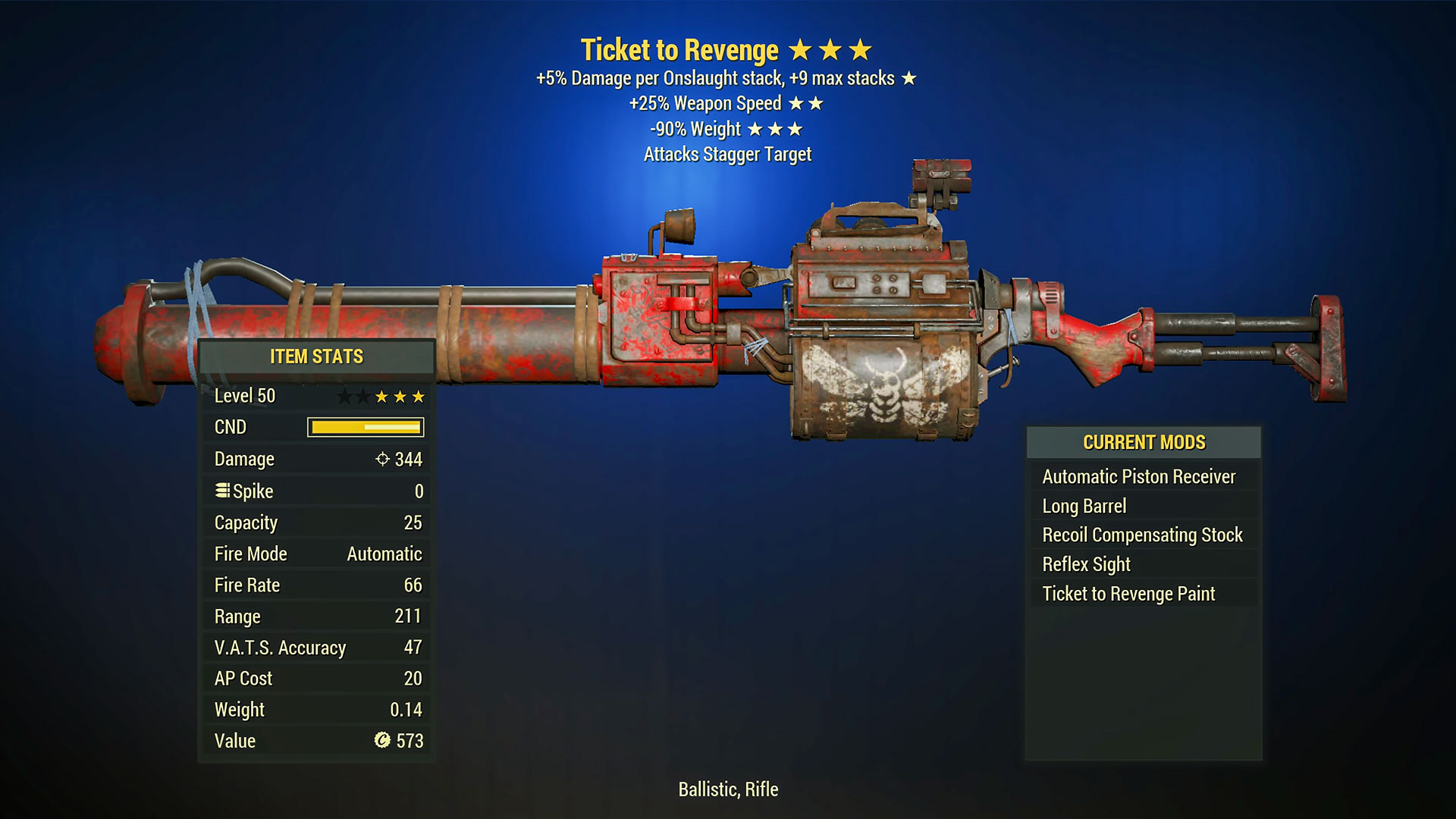The image size is (1456, 819).
Task: Select the Ballistic, Rifle category label
Action: pos(726,789)
